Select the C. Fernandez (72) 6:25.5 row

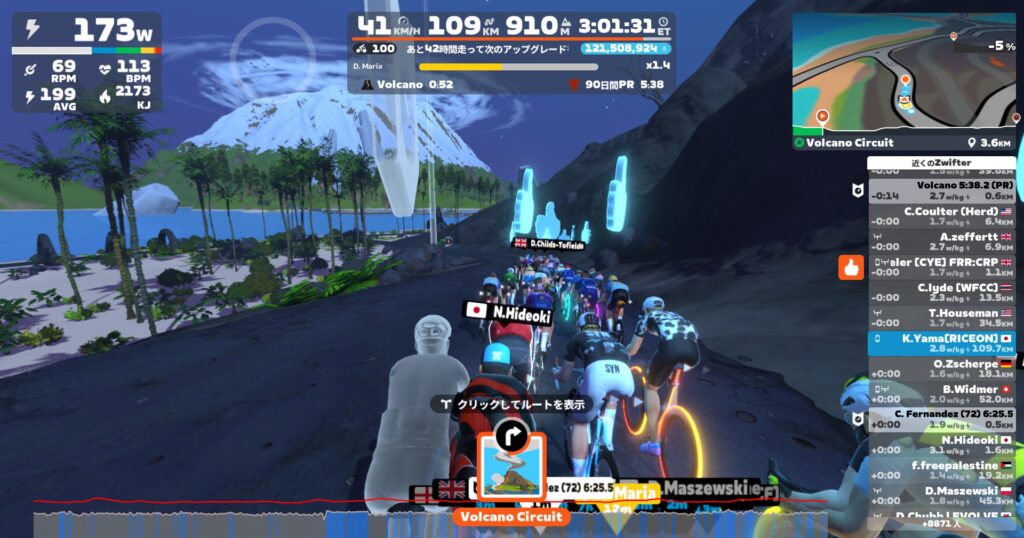tap(940, 420)
